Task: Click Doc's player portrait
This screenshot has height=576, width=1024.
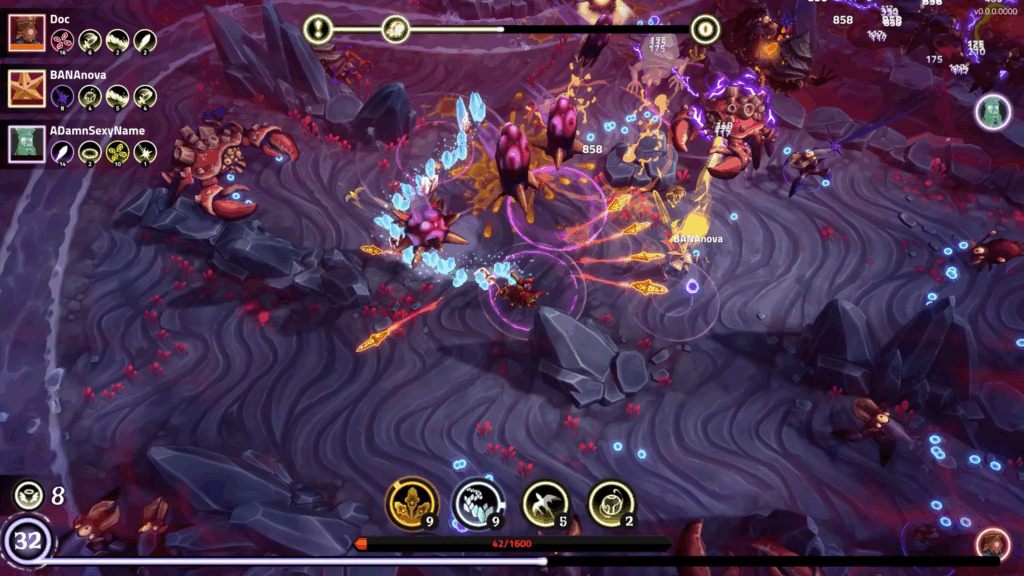Action: 24,33
